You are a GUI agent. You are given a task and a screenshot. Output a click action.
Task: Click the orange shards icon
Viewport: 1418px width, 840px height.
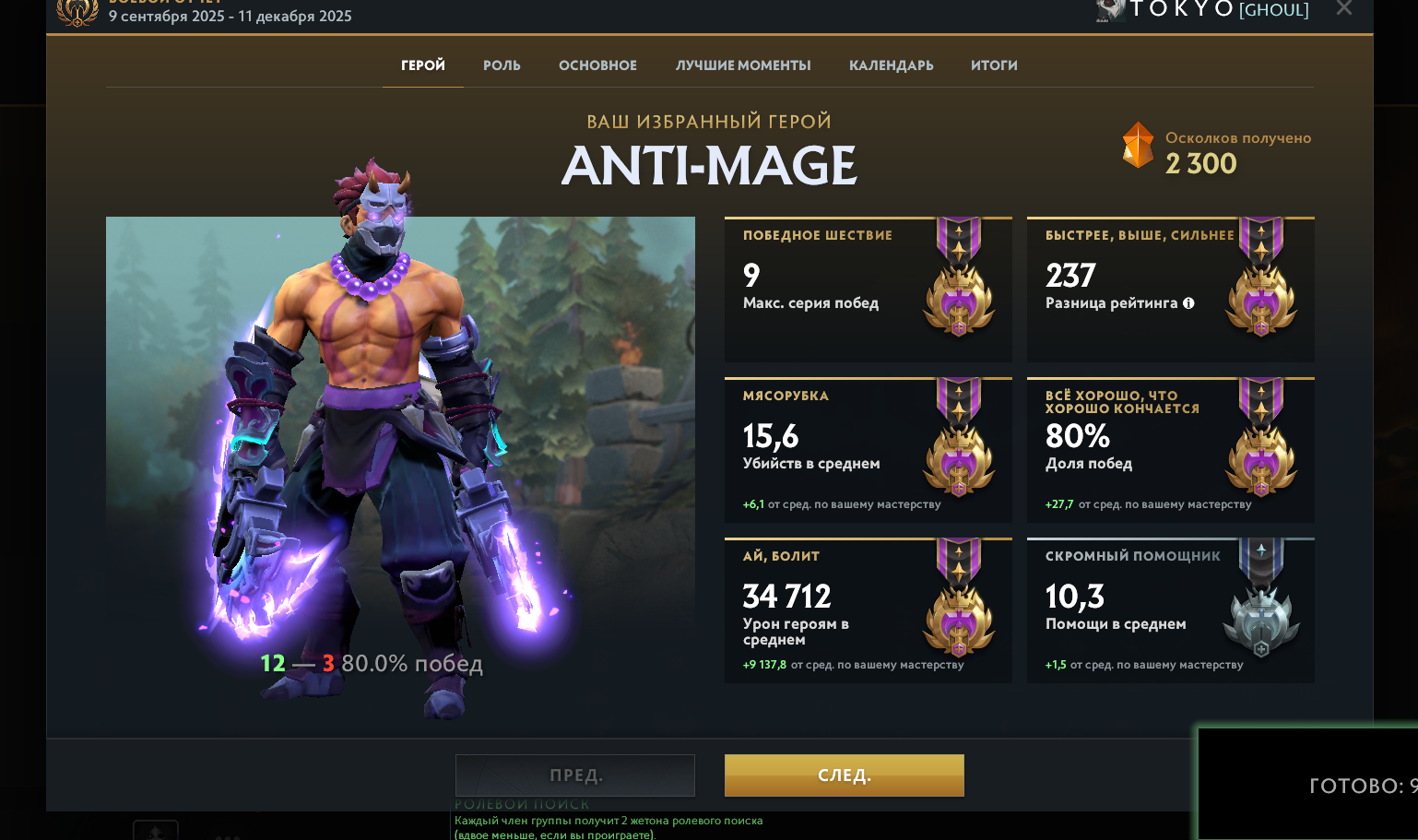(x=1138, y=146)
